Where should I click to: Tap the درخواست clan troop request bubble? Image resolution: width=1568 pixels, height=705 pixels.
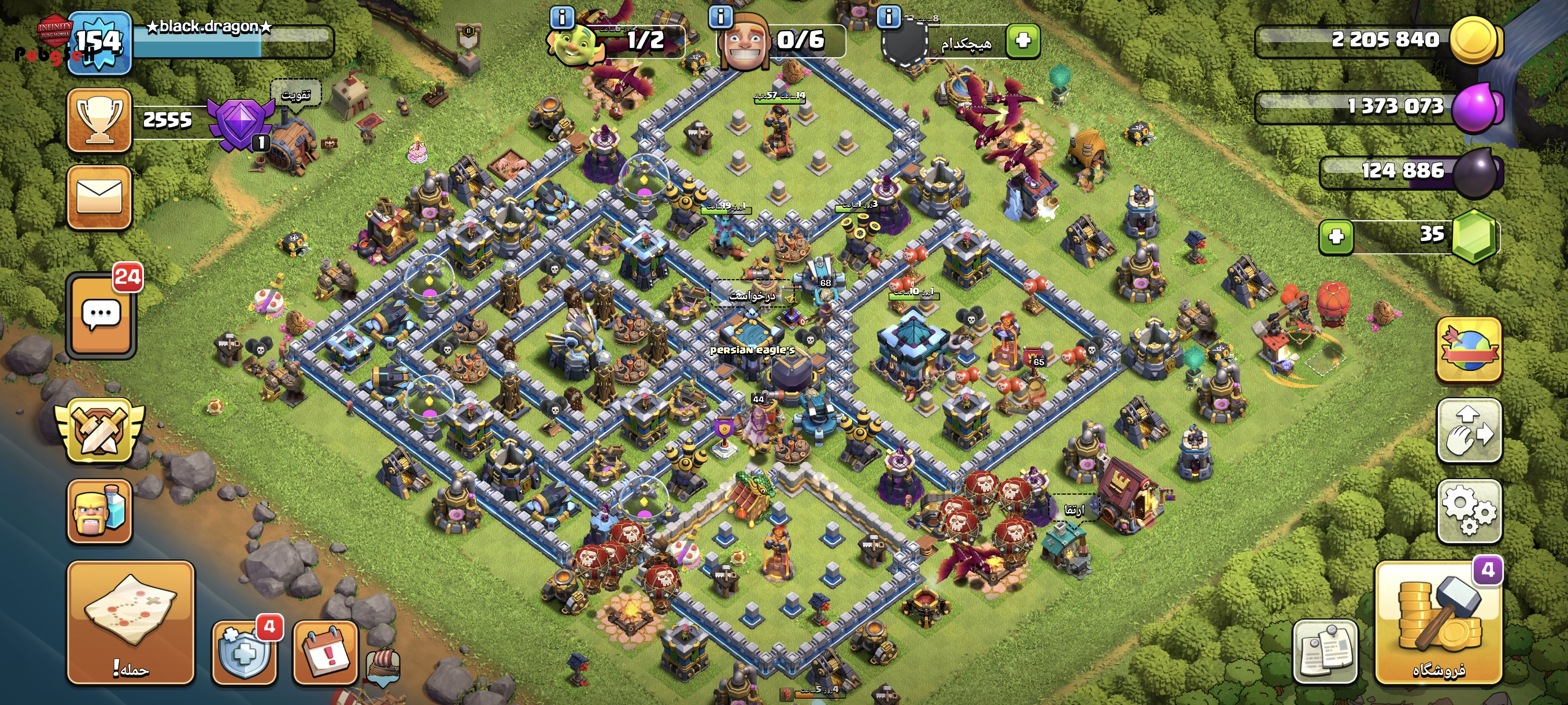click(x=752, y=296)
